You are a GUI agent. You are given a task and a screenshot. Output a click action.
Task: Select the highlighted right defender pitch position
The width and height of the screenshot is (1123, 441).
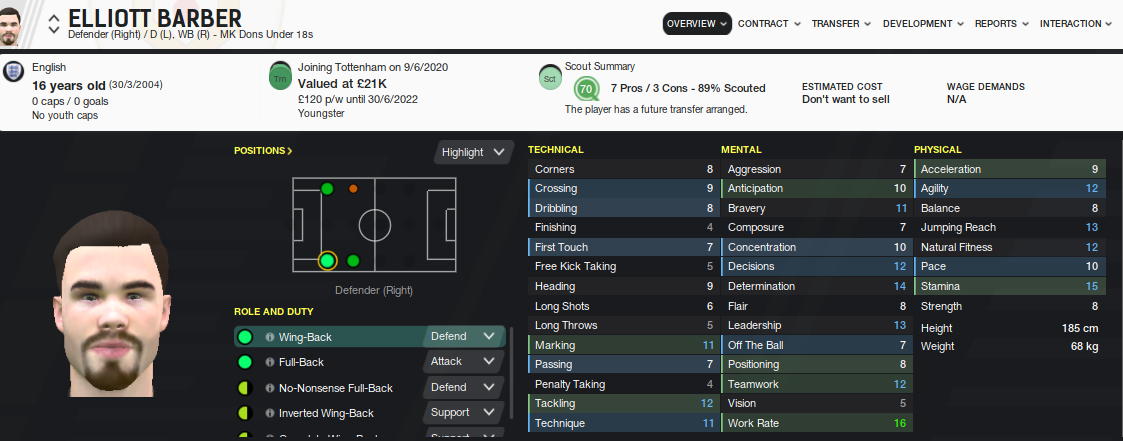(x=327, y=261)
